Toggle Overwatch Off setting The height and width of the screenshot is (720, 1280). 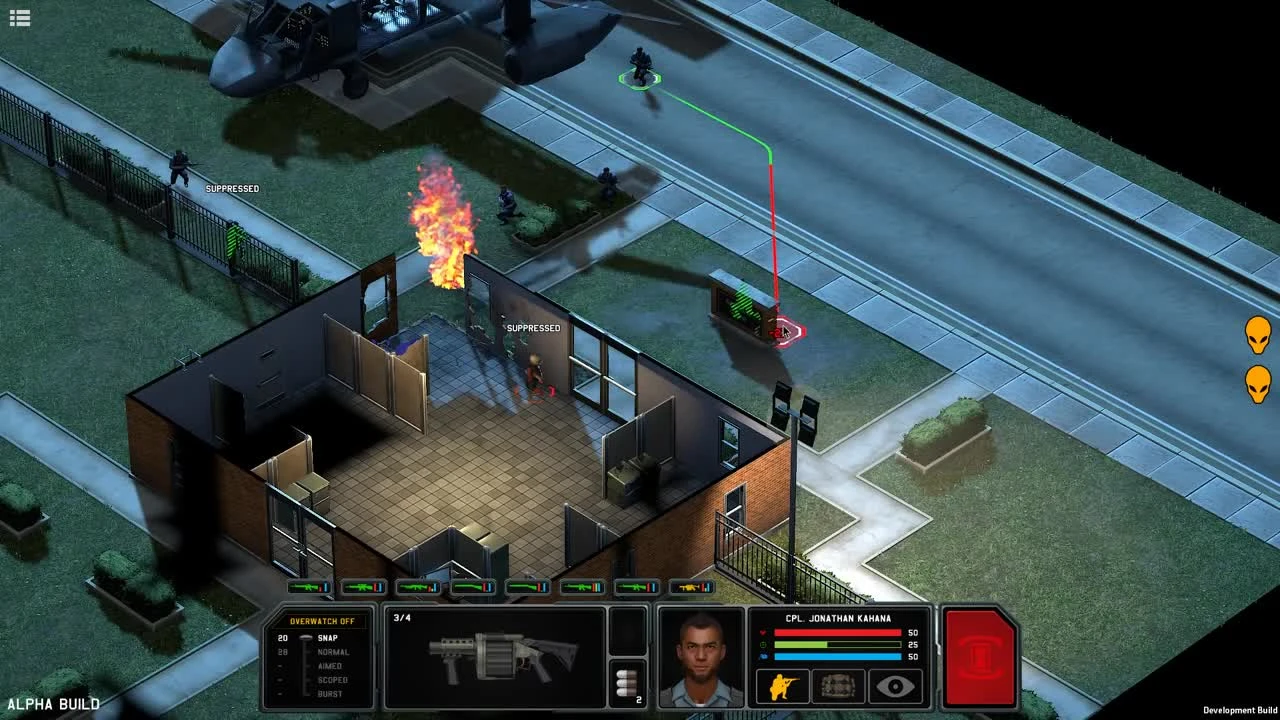(x=322, y=621)
